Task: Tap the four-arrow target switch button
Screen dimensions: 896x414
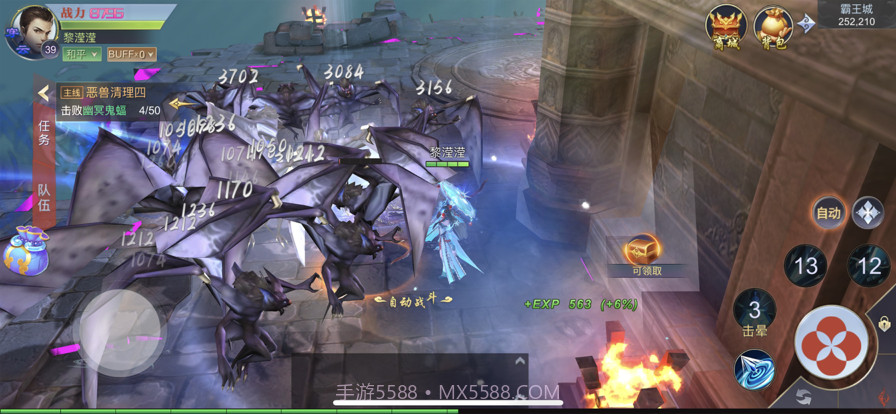Action: click(867, 212)
